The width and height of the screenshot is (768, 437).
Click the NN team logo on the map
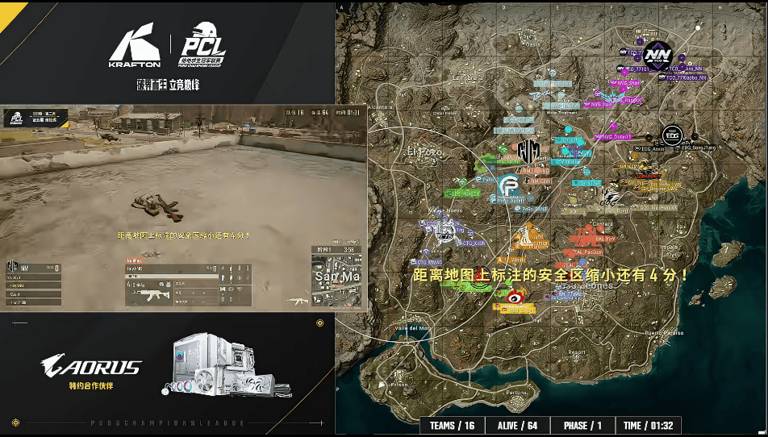coord(657,54)
